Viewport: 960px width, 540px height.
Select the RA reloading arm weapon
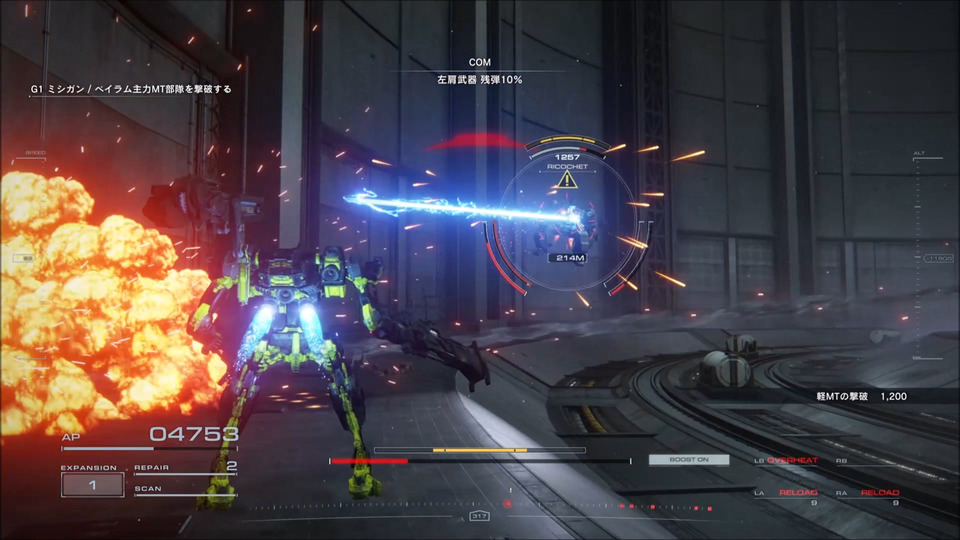tap(872, 494)
